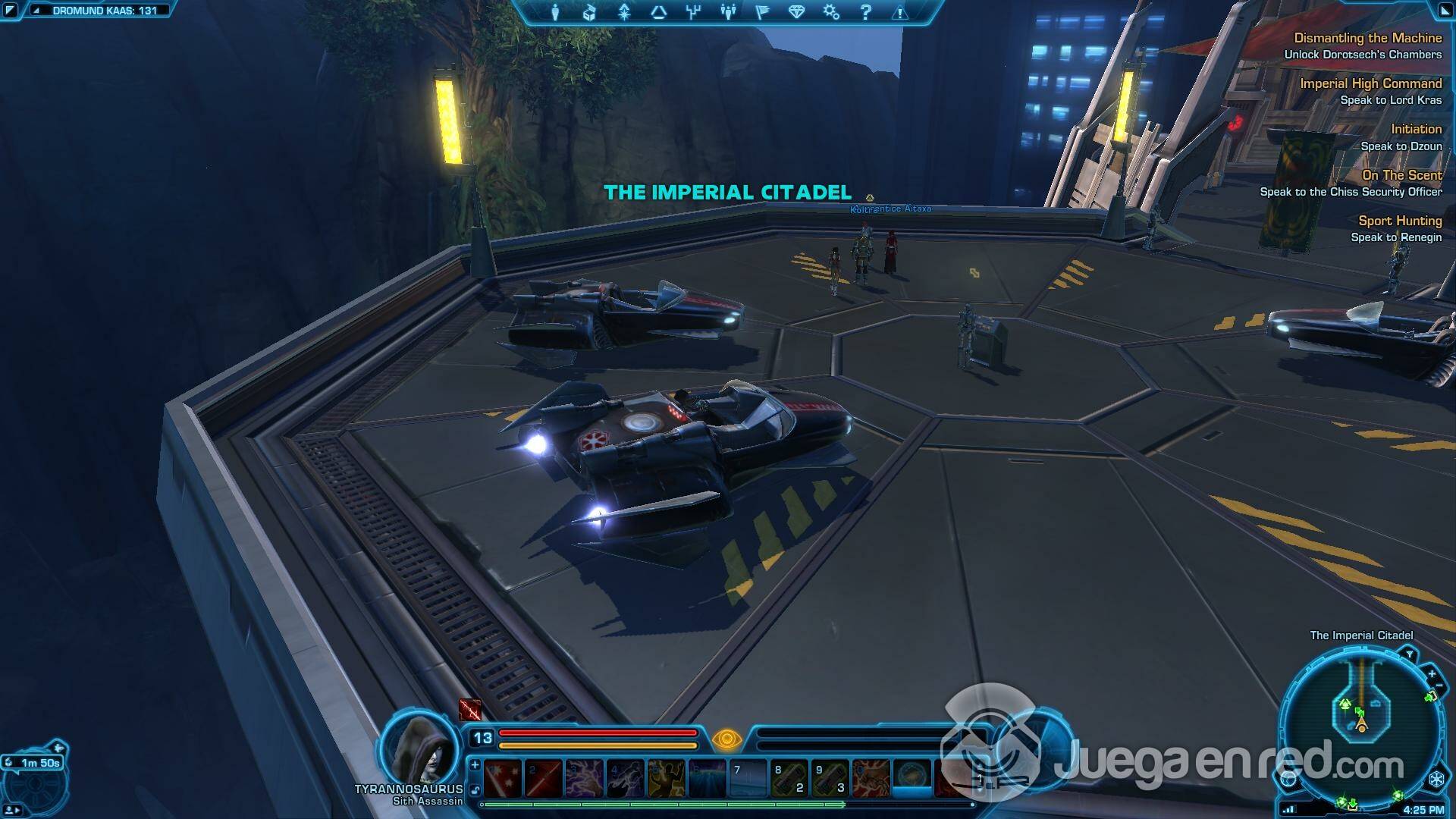Screen dimensions: 1456x819
Task: Click the plus button left of the hotbar
Action: [x=475, y=764]
